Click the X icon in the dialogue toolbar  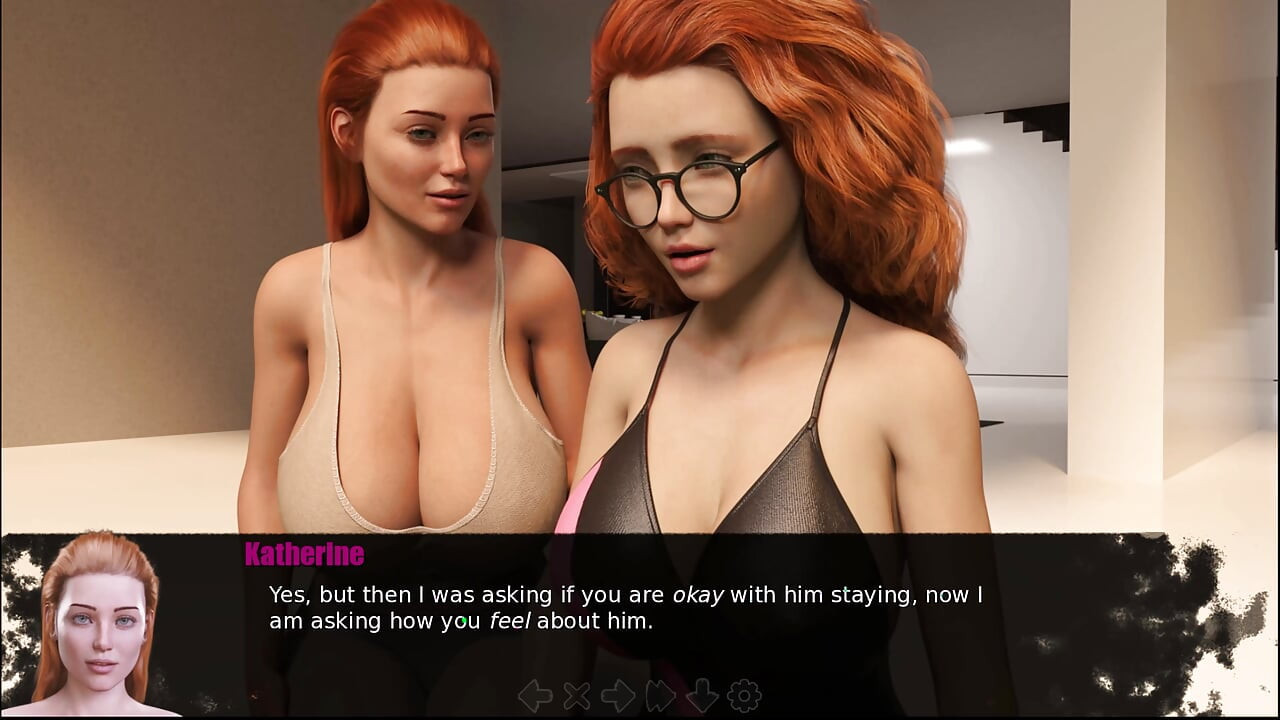pyautogui.click(x=577, y=695)
